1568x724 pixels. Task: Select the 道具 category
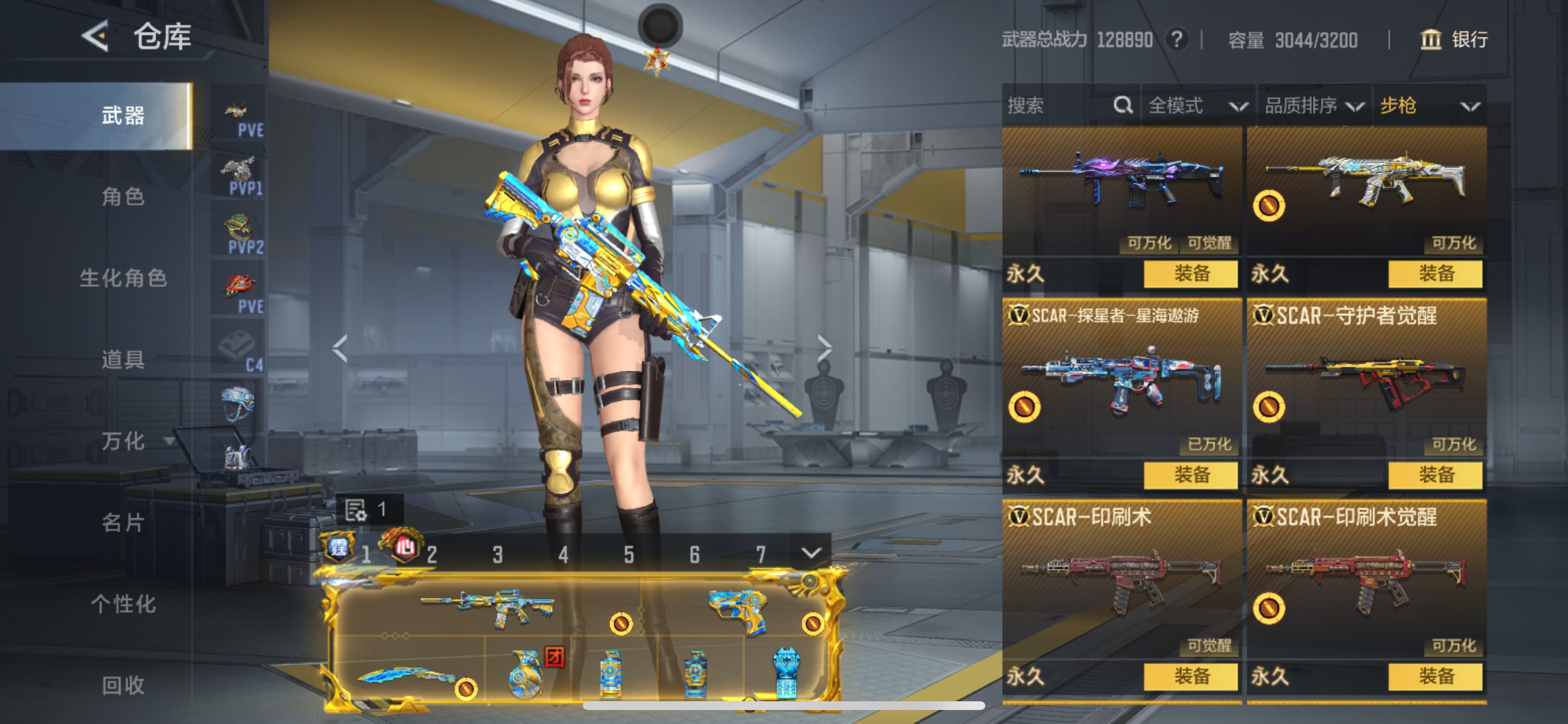(x=123, y=360)
